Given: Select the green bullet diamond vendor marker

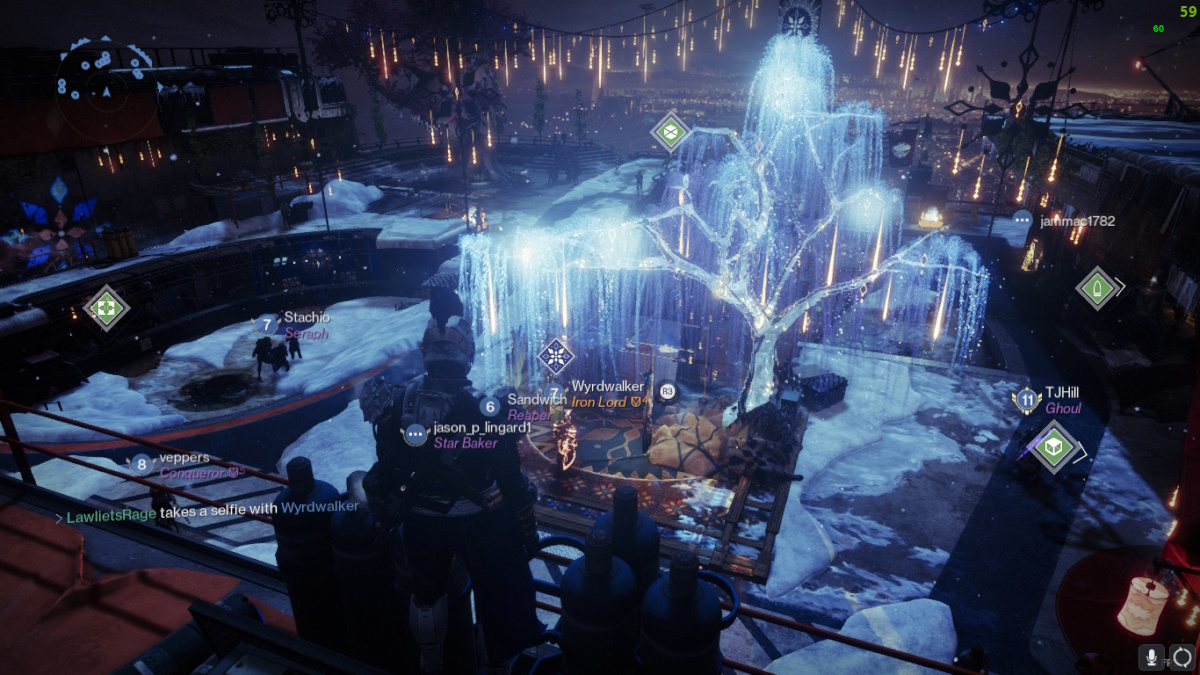Looking at the screenshot, I should click(1096, 288).
